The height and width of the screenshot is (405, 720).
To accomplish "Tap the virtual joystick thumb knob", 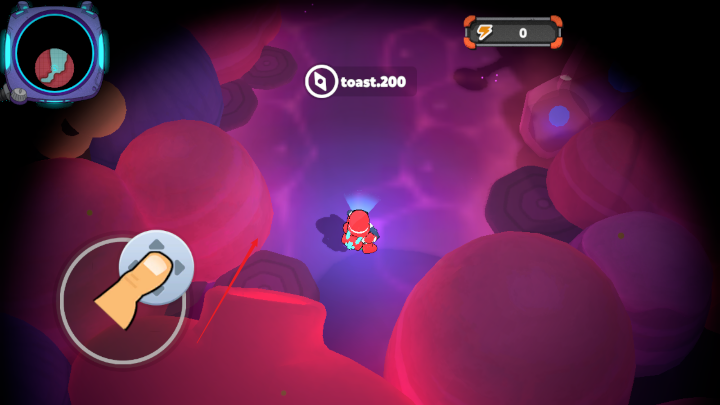I will tap(156, 266).
